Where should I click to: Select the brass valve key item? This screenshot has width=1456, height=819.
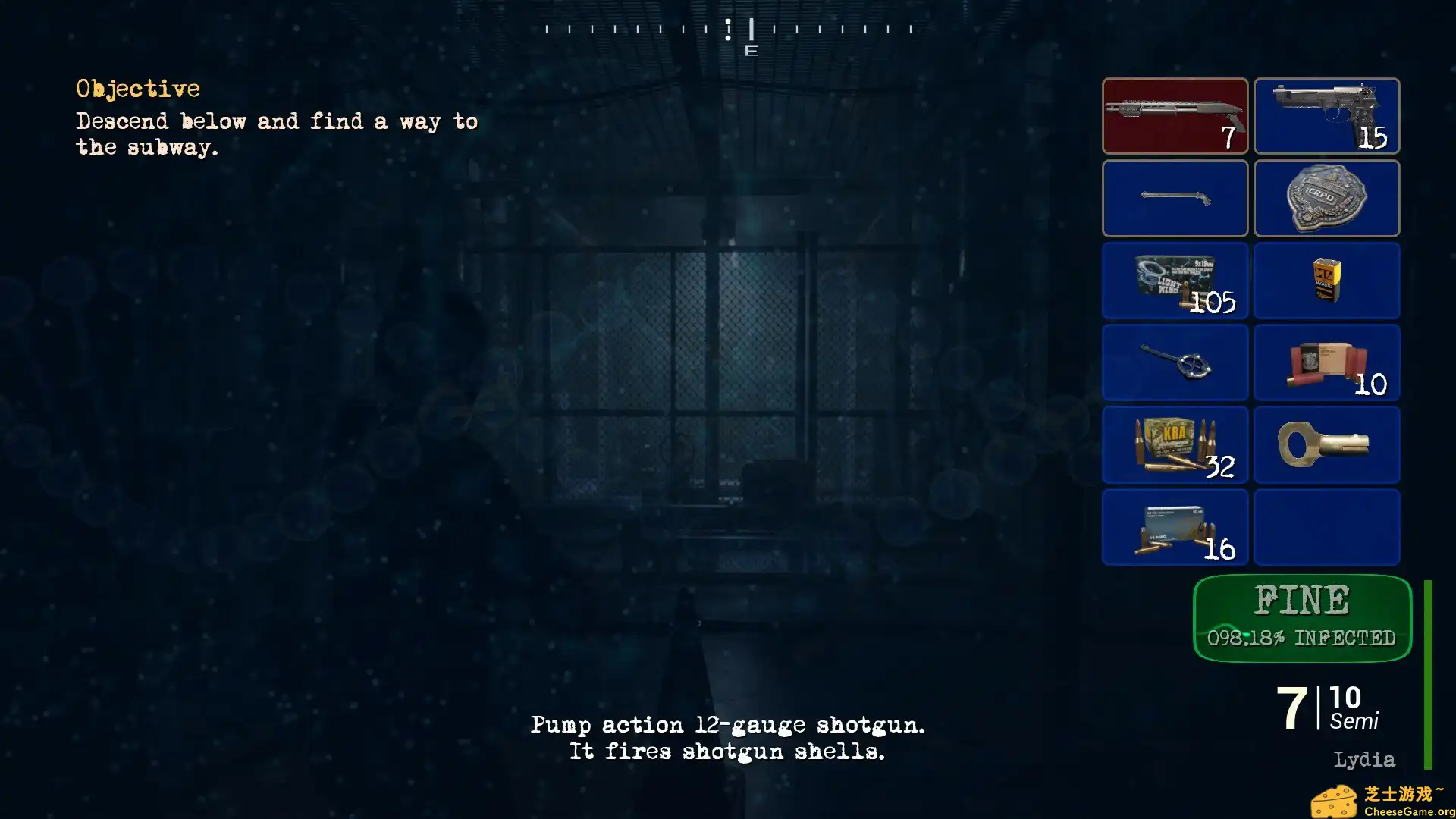[1326, 445]
